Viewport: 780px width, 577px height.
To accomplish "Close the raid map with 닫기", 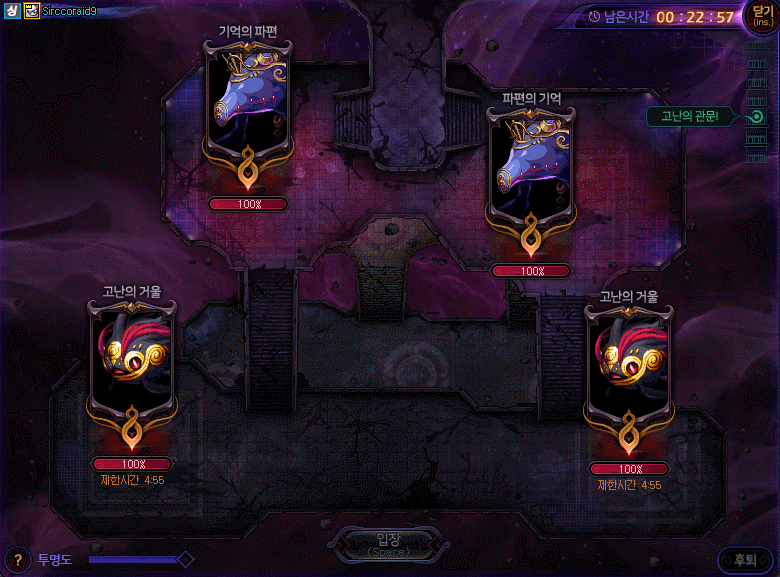I will pyautogui.click(x=761, y=19).
